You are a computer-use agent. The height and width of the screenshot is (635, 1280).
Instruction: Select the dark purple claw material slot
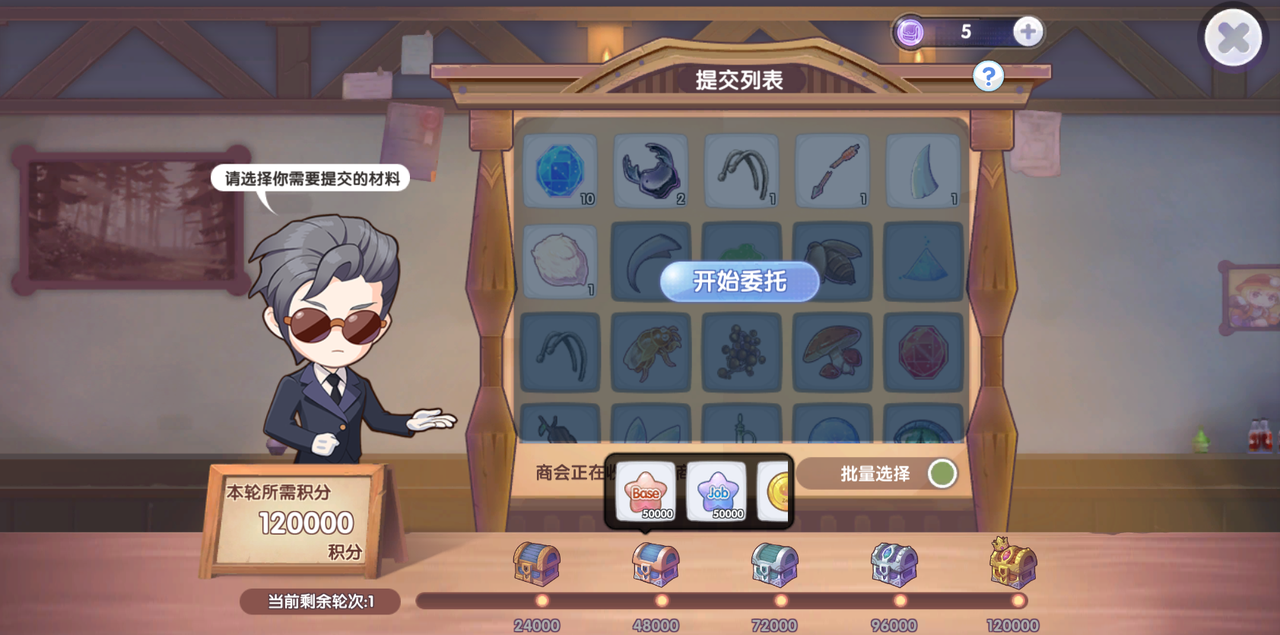click(650, 170)
